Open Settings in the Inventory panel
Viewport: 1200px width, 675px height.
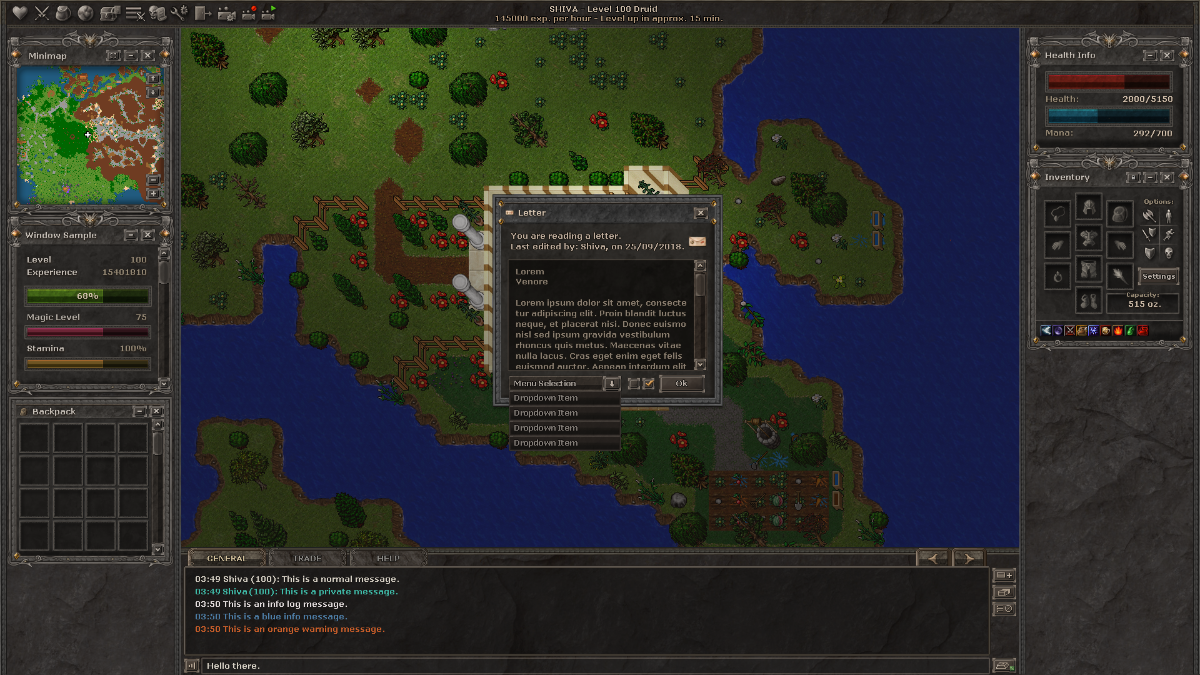(x=1158, y=276)
